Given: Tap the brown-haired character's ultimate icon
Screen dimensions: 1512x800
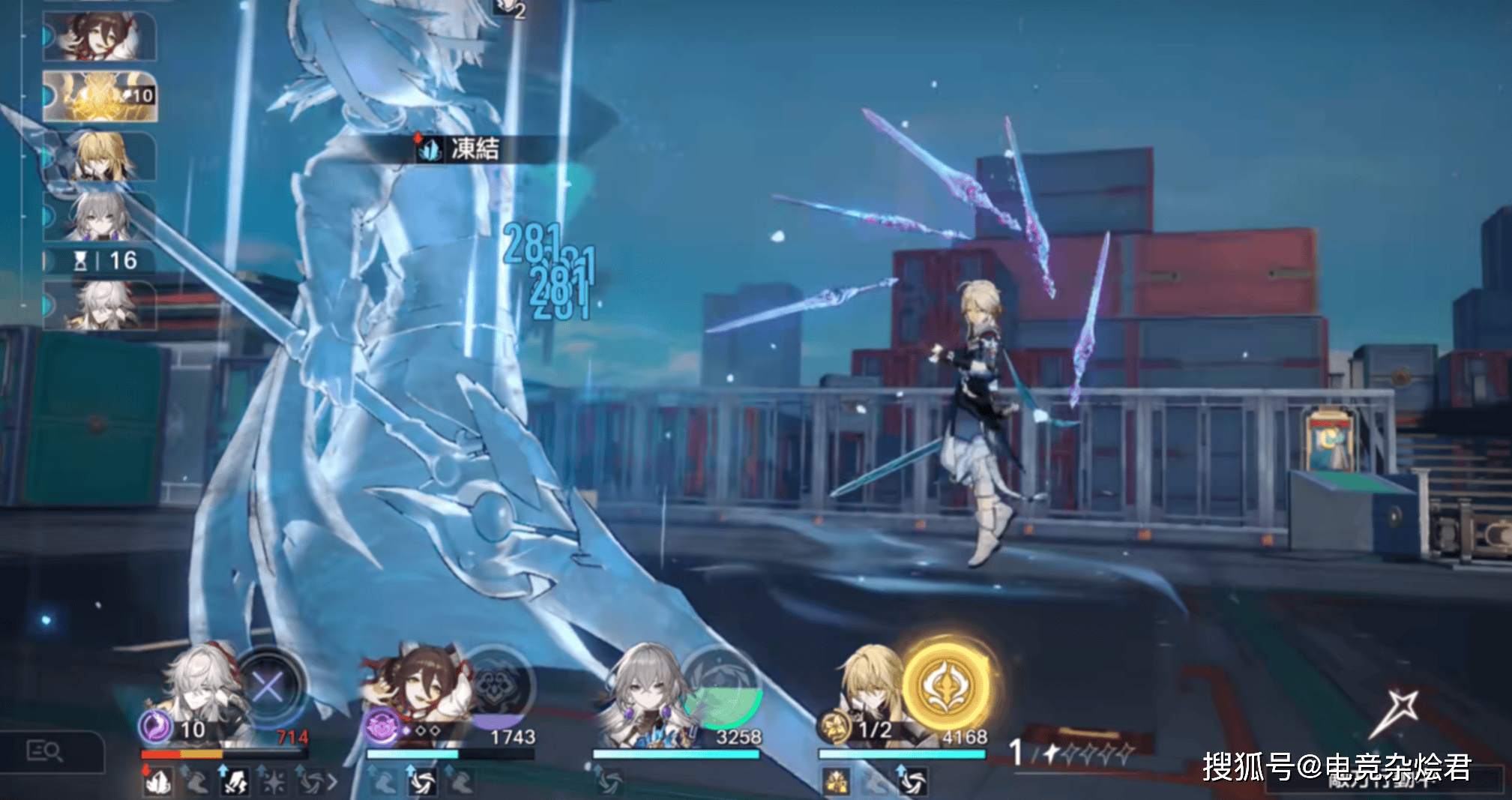Looking at the screenshot, I should point(496,686).
